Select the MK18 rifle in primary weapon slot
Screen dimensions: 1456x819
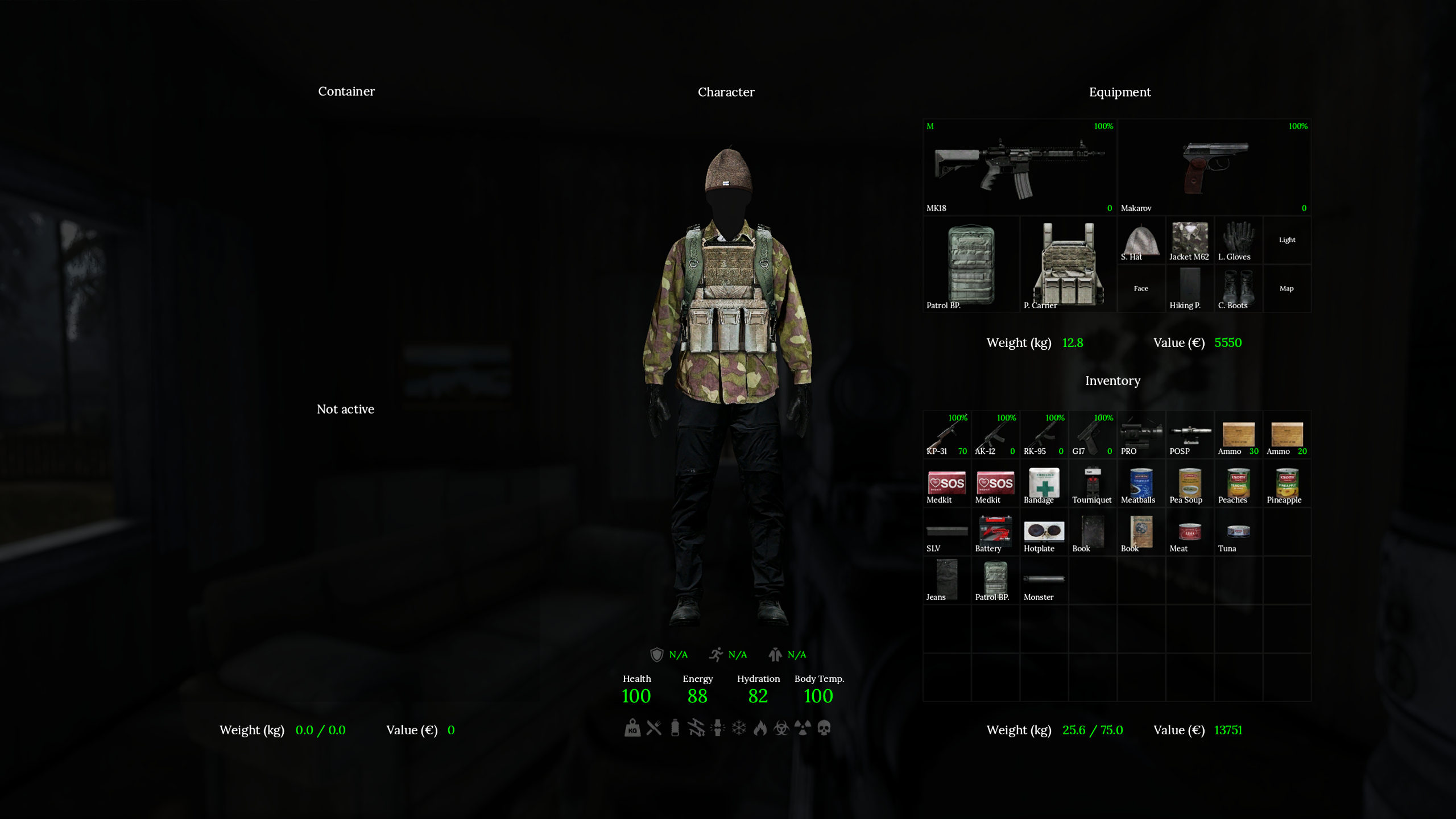click(1018, 165)
